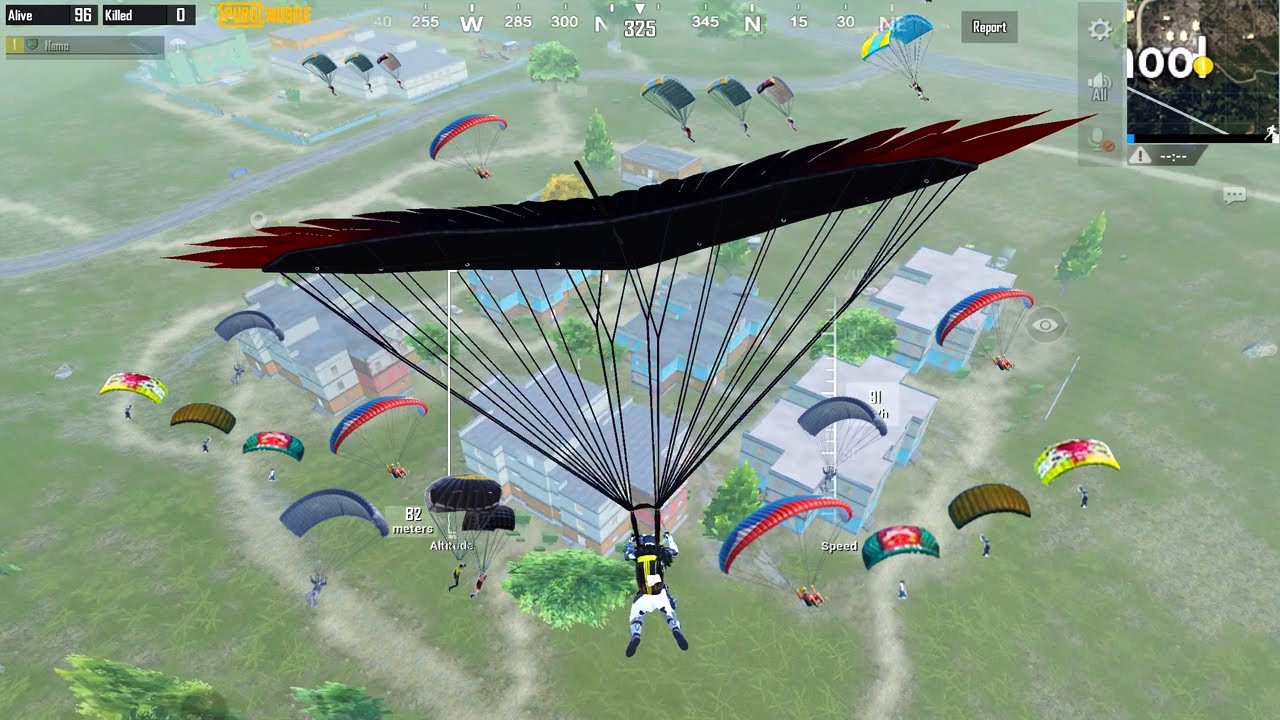This screenshot has width=1280, height=720.
Task: Select teammate Nemo in the squad list
Action: click(84, 46)
